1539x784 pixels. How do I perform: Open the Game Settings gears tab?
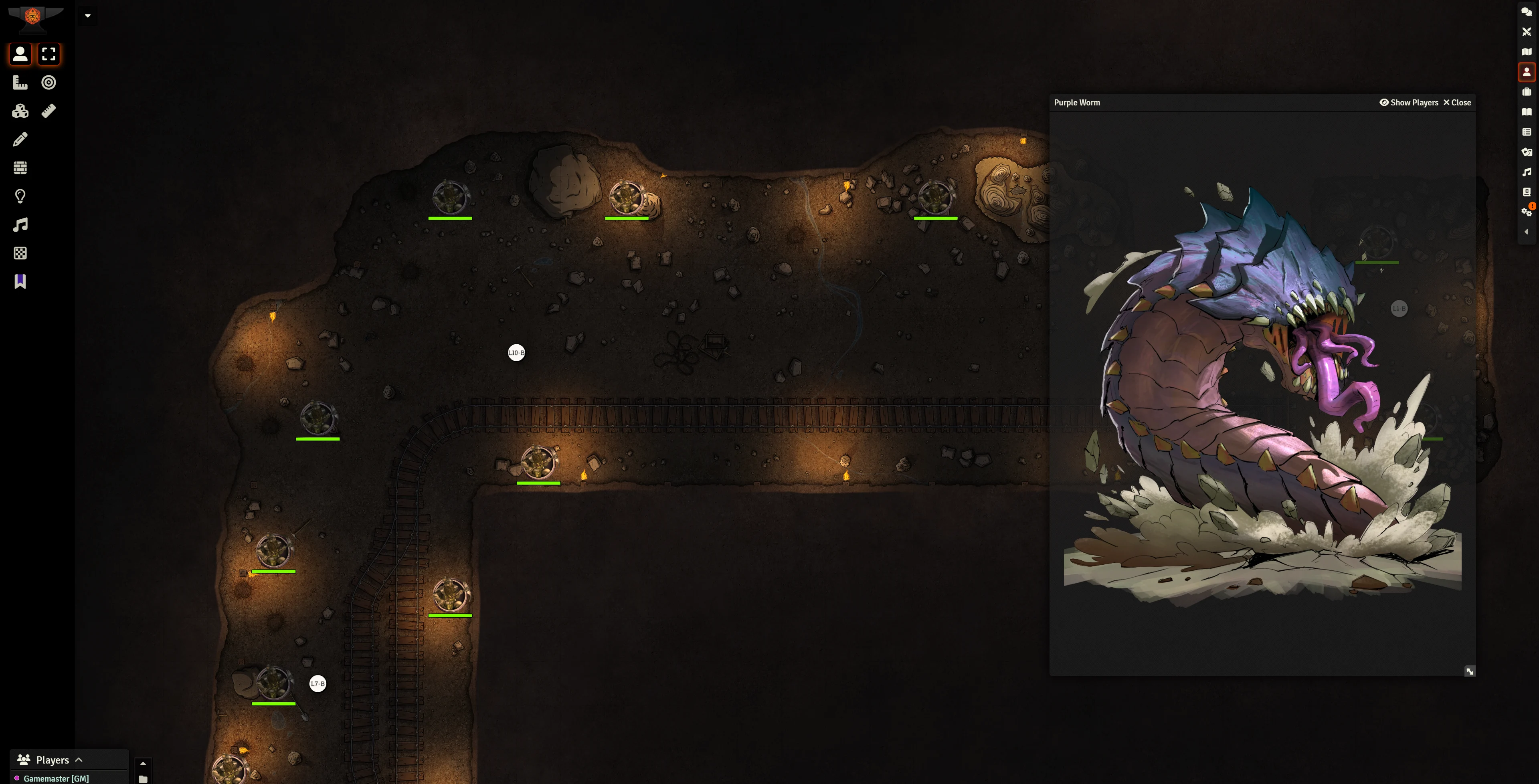[1526, 212]
